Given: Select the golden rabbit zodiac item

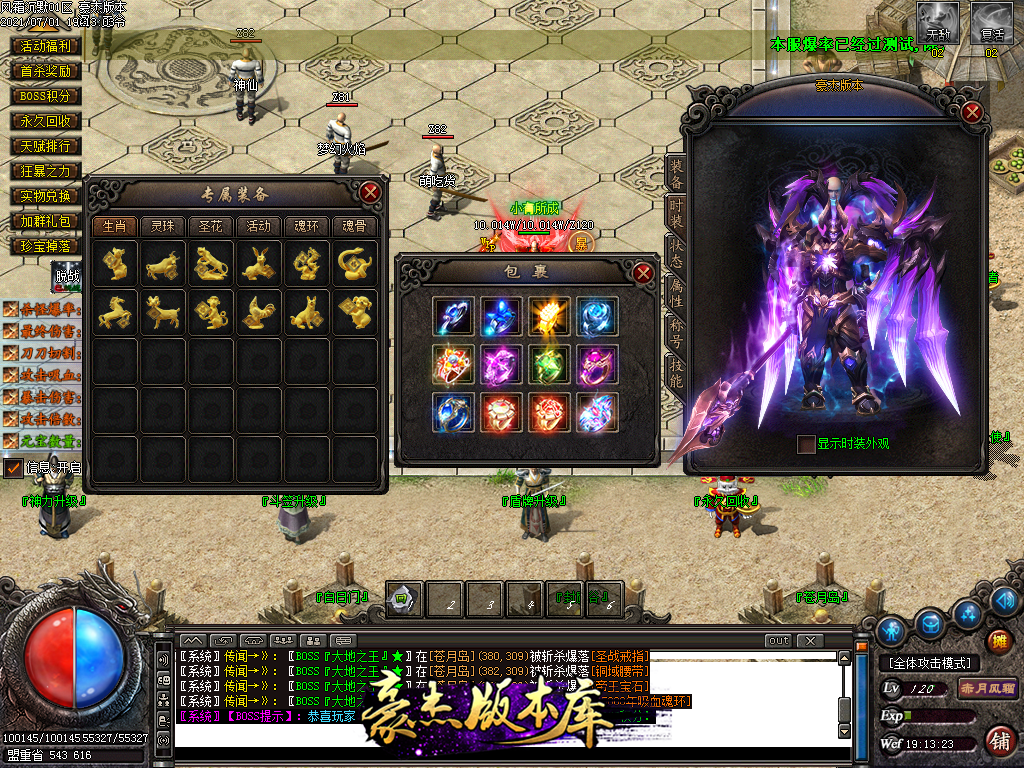Looking at the screenshot, I should [259, 264].
